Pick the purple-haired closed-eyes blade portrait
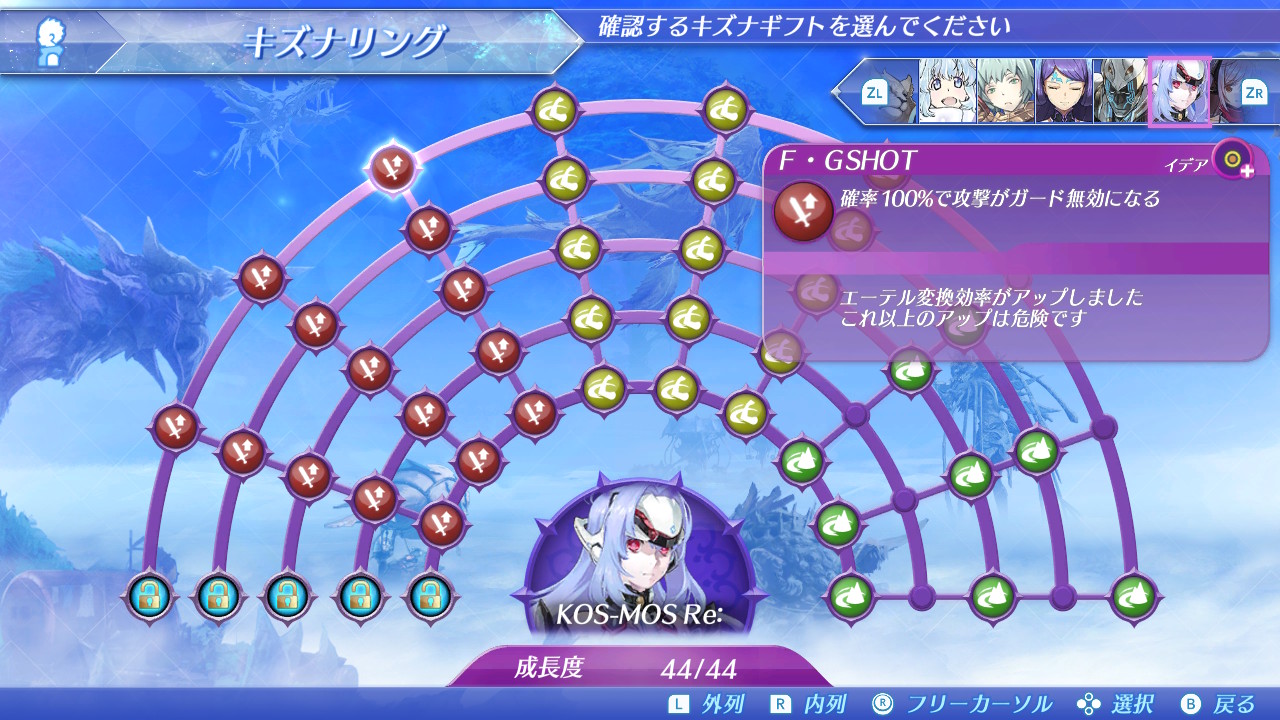 pos(1063,91)
